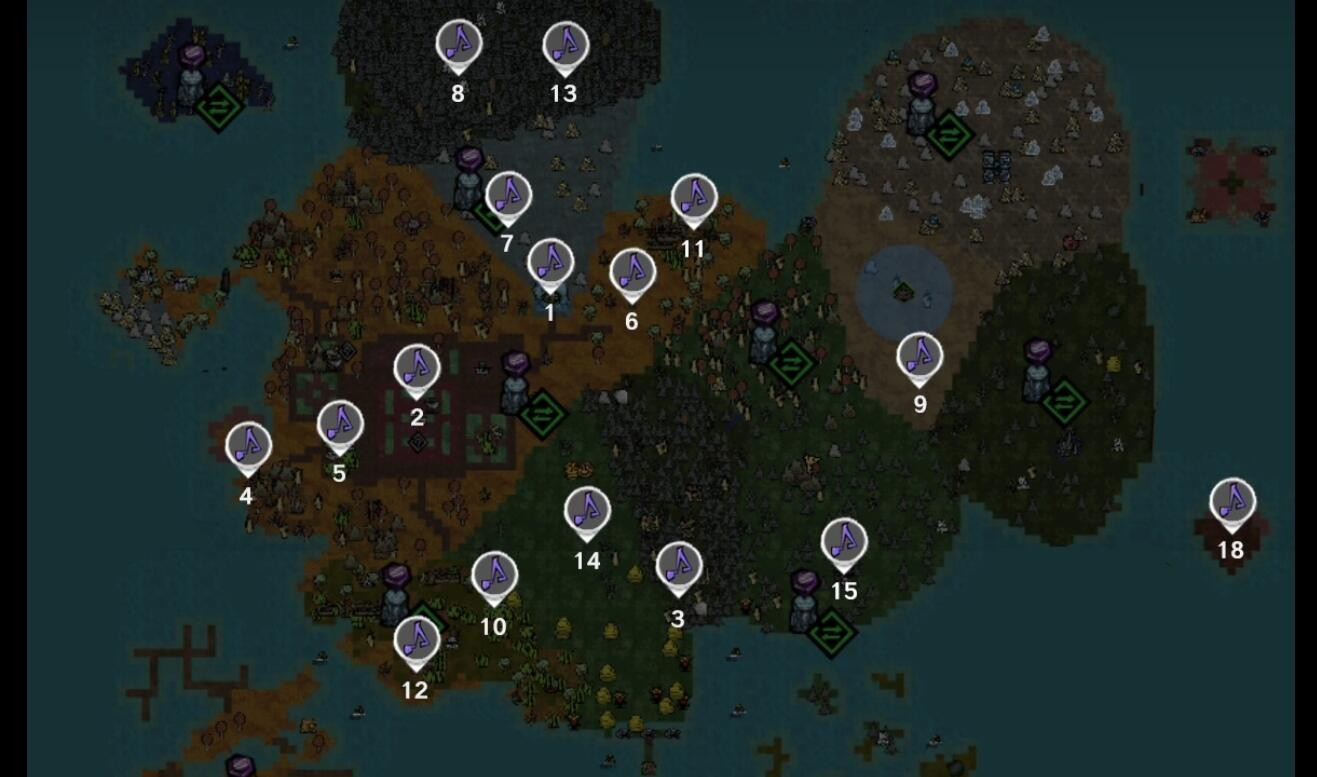Screen dimensions: 1317x777
Task: Pick map marker number 14
Action: pyautogui.click(x=587, y=511)
